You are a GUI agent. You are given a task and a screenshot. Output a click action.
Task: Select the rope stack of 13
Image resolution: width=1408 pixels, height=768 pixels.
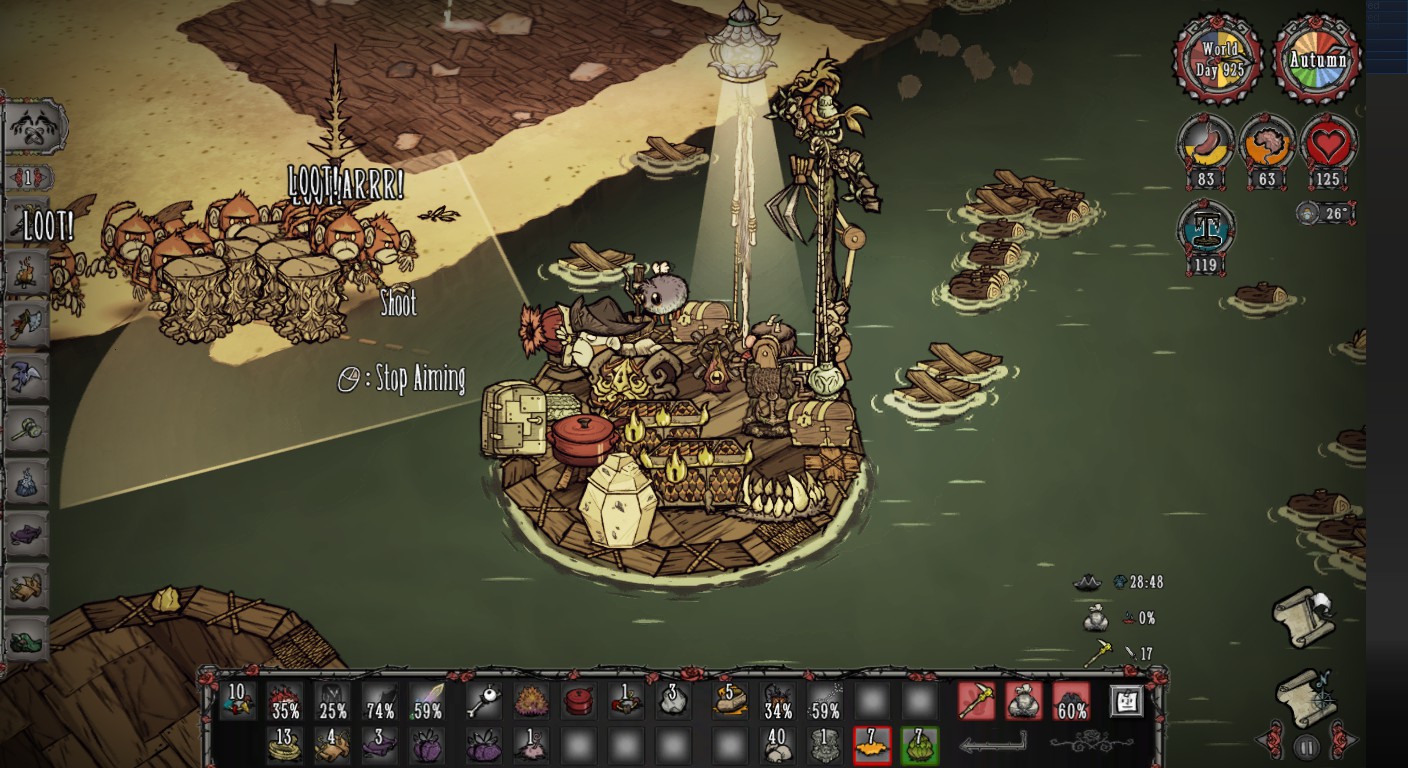pyautogui.click(x=284, y=745)
